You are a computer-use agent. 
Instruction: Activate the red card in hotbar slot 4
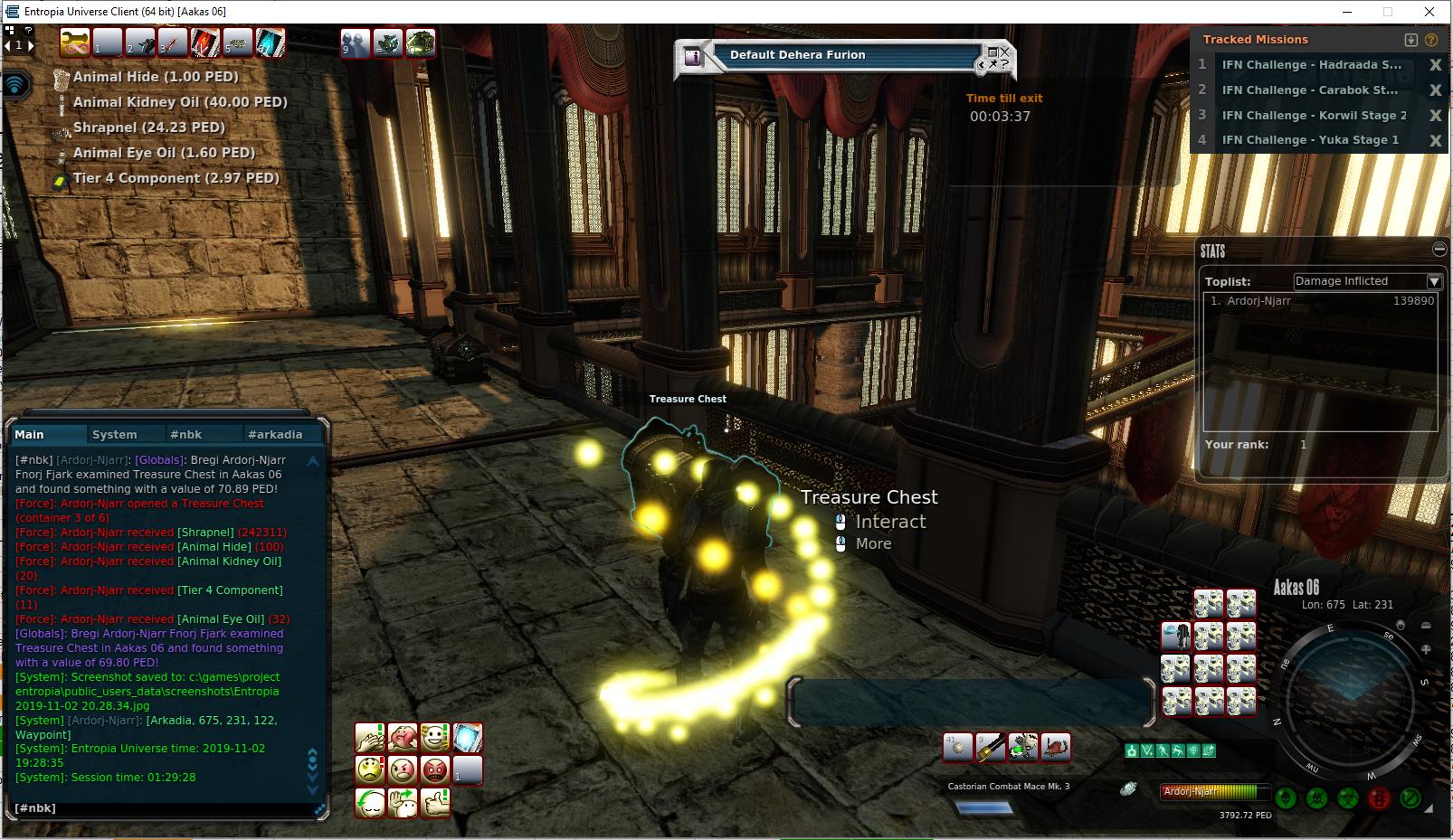204,42
